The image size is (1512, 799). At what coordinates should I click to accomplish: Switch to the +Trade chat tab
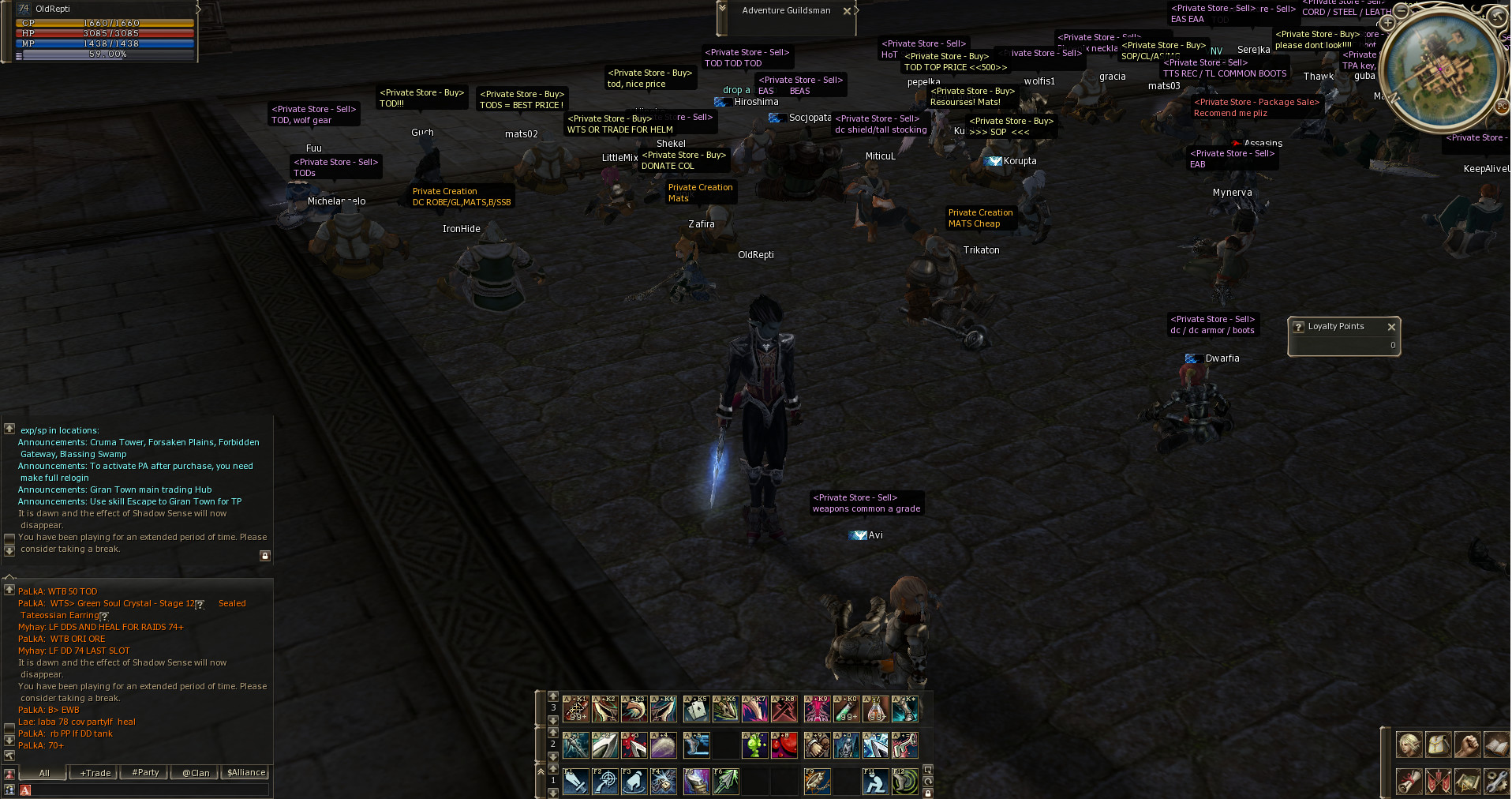point(95,773)
